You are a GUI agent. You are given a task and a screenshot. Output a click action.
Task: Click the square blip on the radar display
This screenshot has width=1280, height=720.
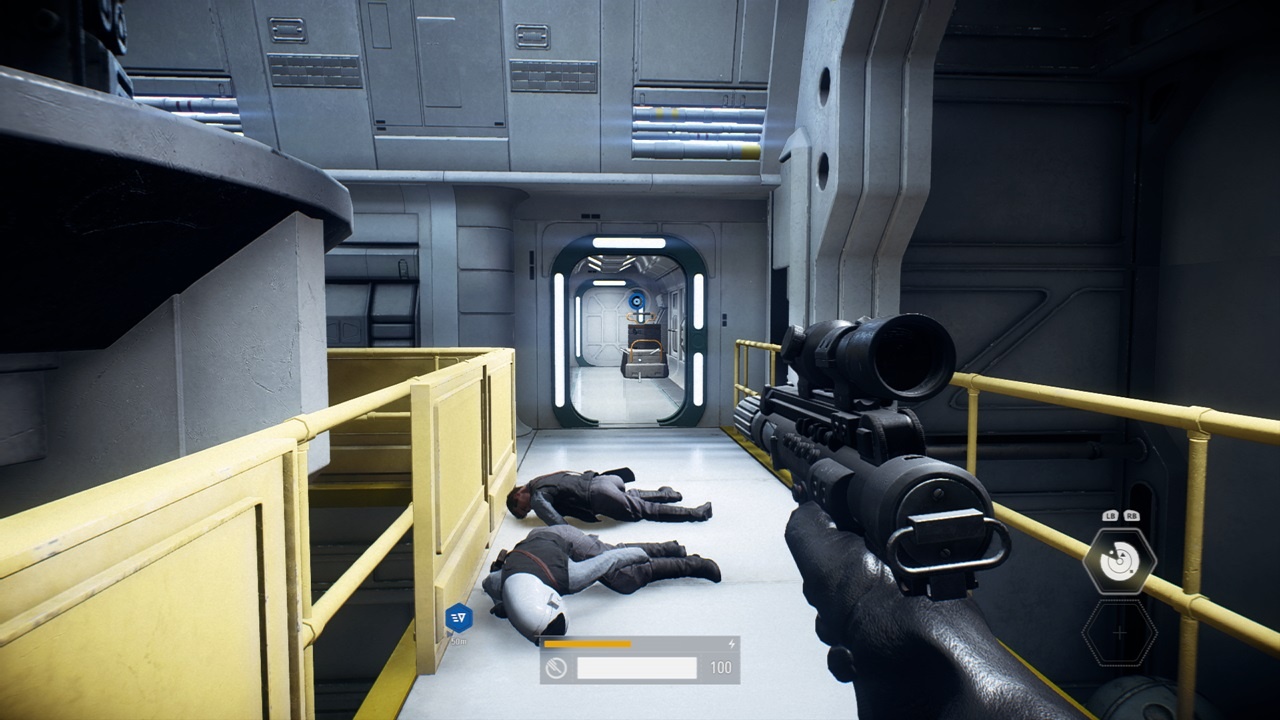pos(1131,571)
